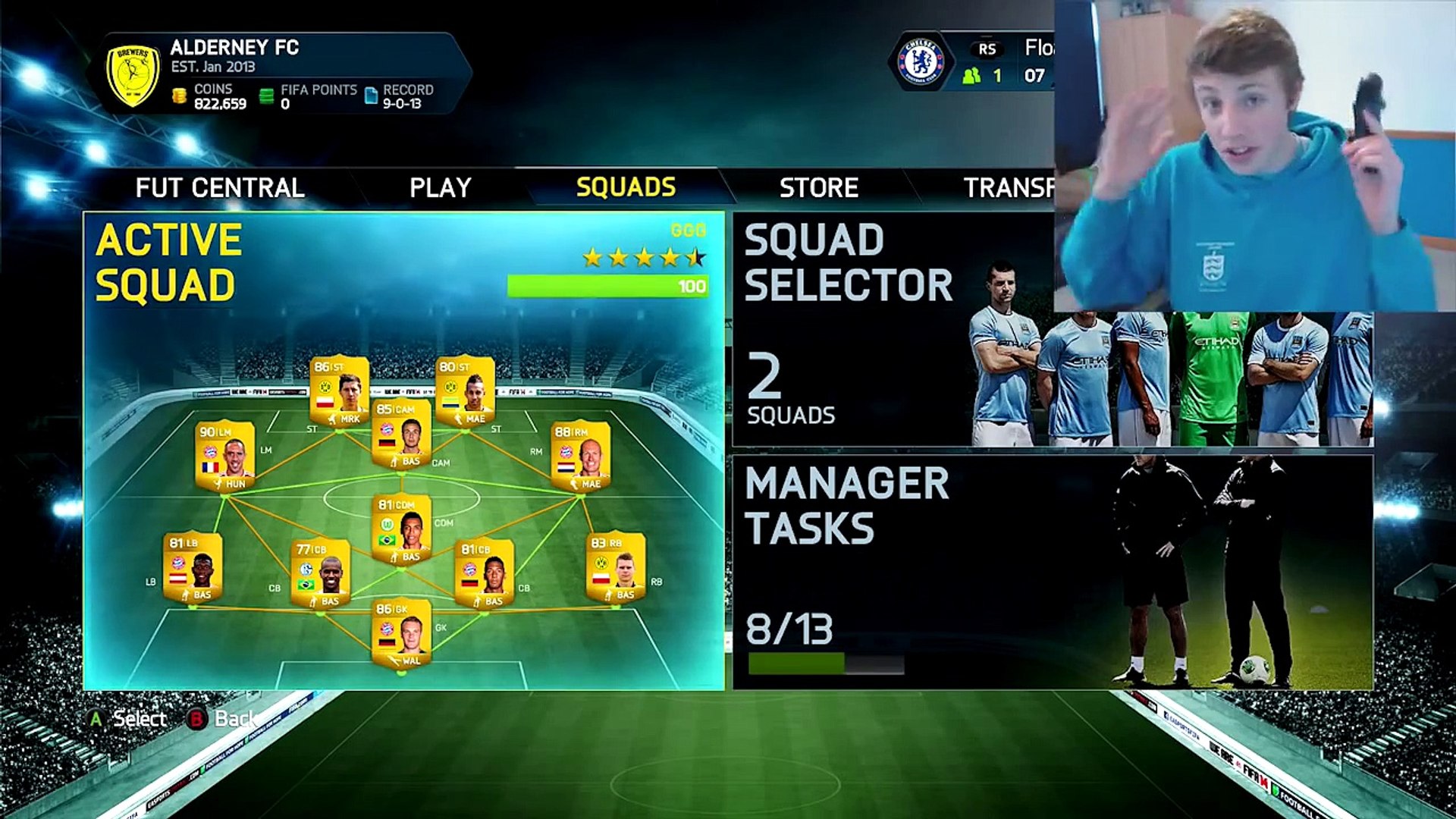Select the 88-rated RM player card
The height and width of the screenshot is (819, 1456).
coord(580,457)
